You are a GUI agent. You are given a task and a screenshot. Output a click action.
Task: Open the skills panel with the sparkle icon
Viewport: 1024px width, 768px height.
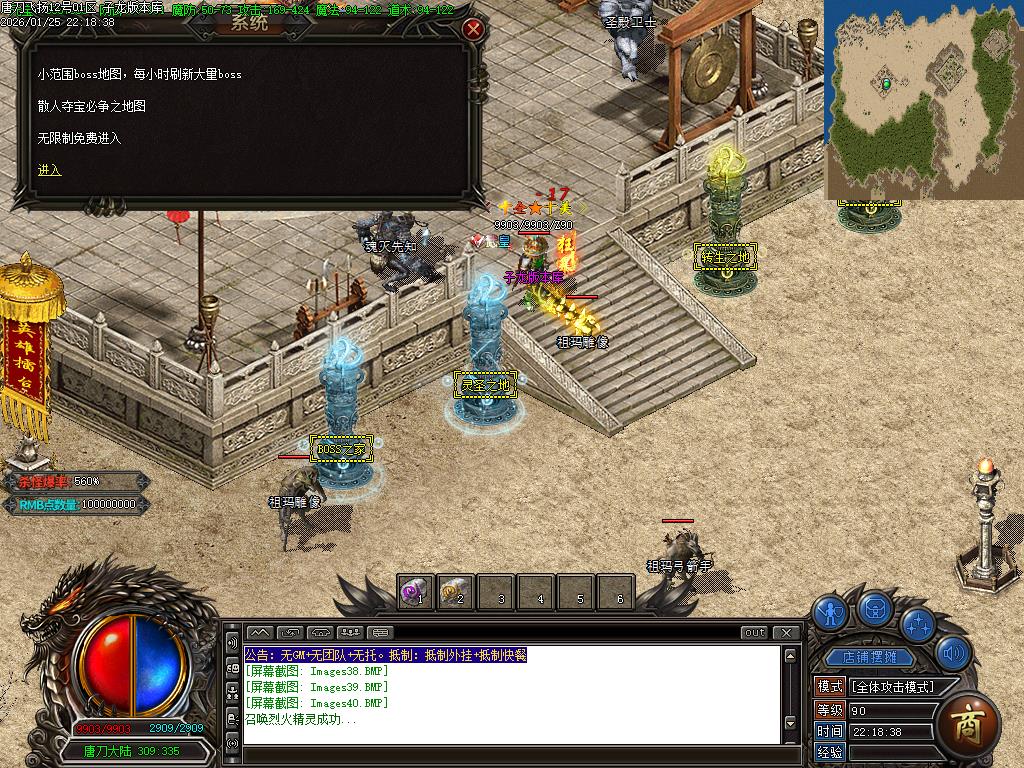[917, 624]
